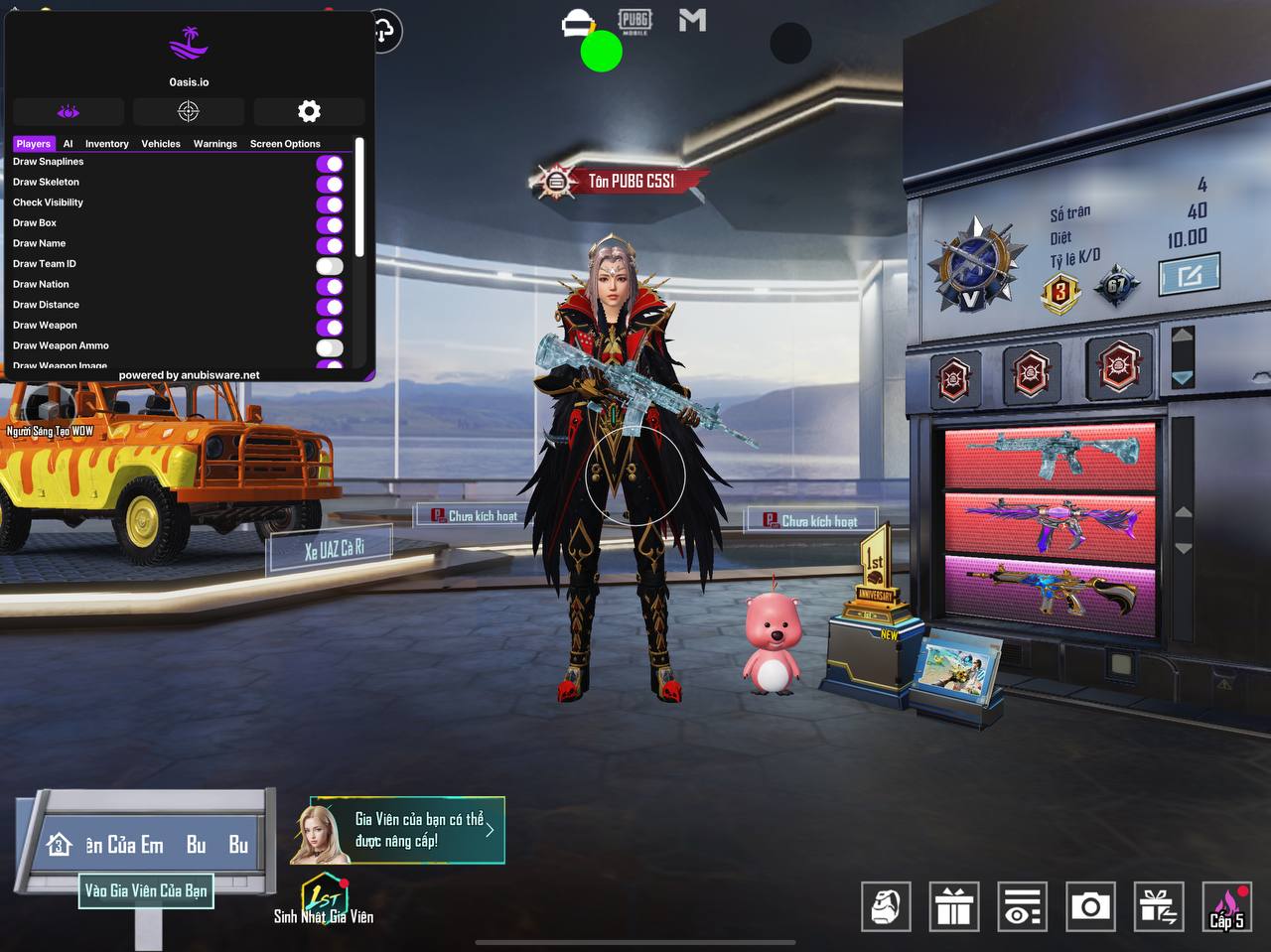
Task: Open the backpack inventory icon
Action: click(x=886, y=906)
